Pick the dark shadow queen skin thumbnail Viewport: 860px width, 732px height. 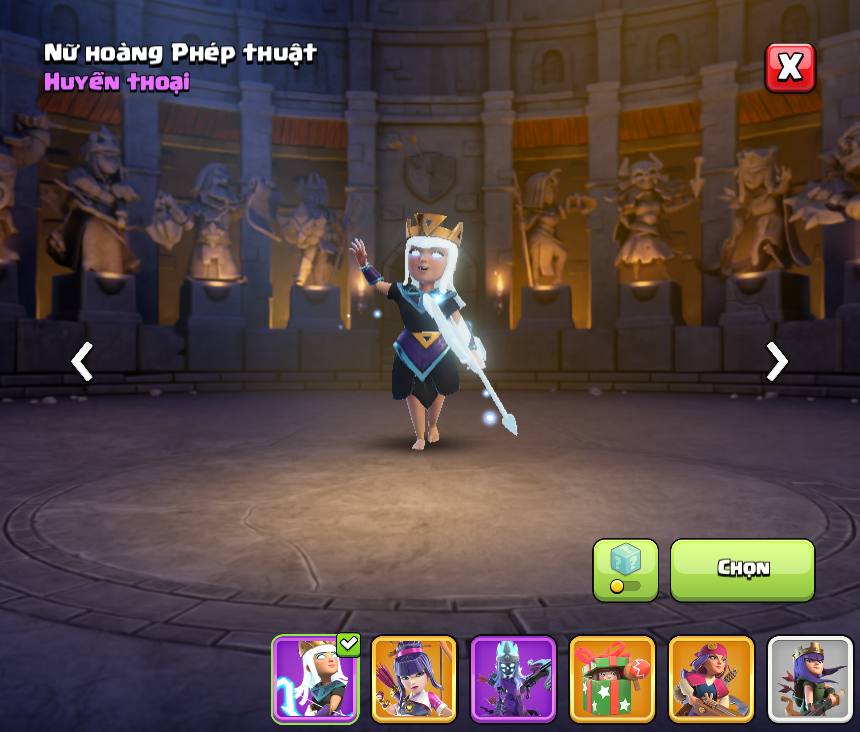(x=513, y=679)
